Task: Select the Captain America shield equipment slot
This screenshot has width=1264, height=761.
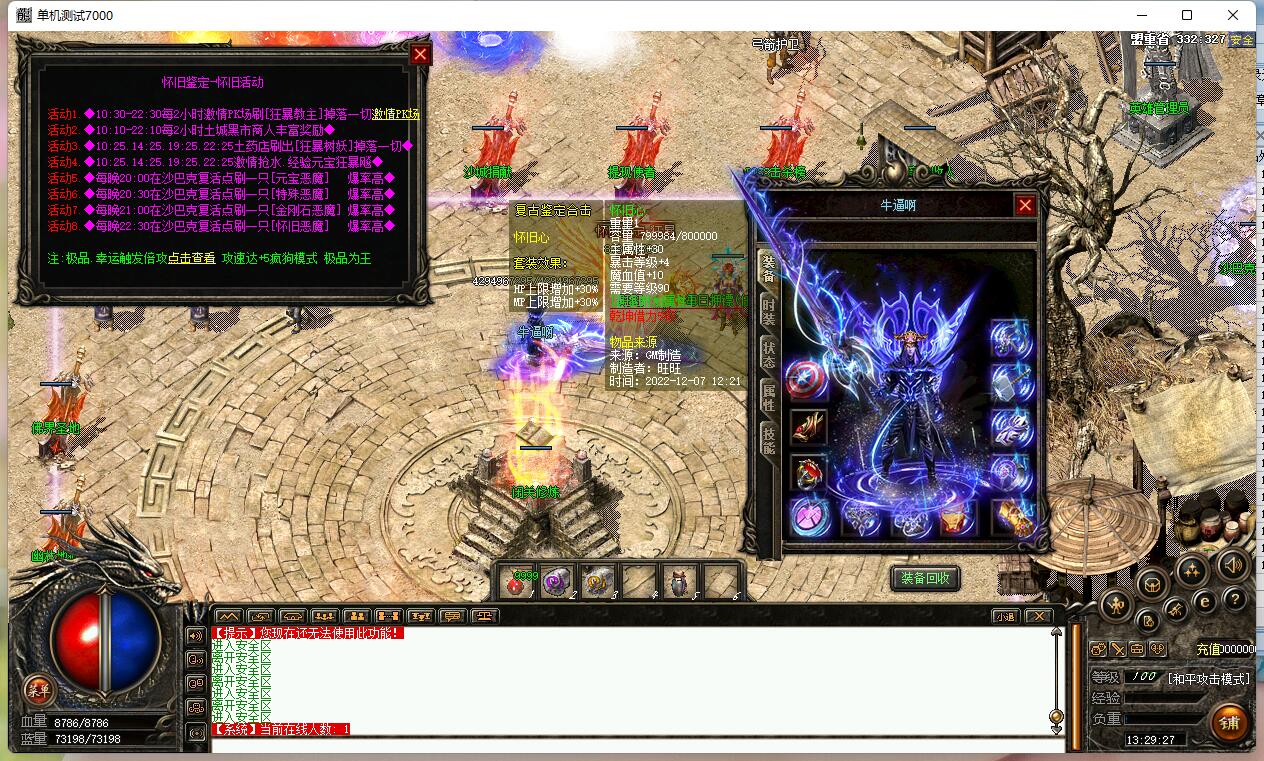Action: (x=807, y=380)
